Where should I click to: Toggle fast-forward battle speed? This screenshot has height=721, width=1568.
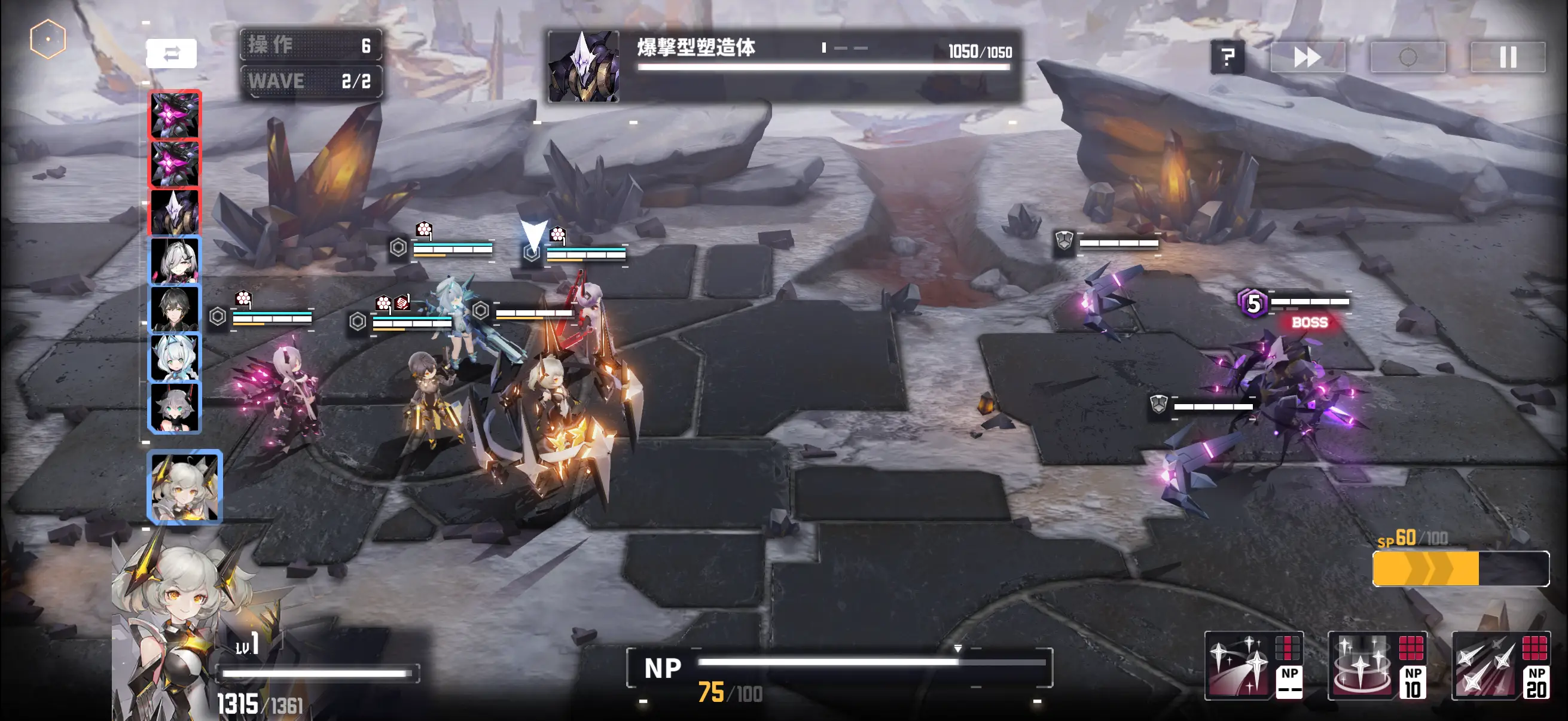[1307, 57]
